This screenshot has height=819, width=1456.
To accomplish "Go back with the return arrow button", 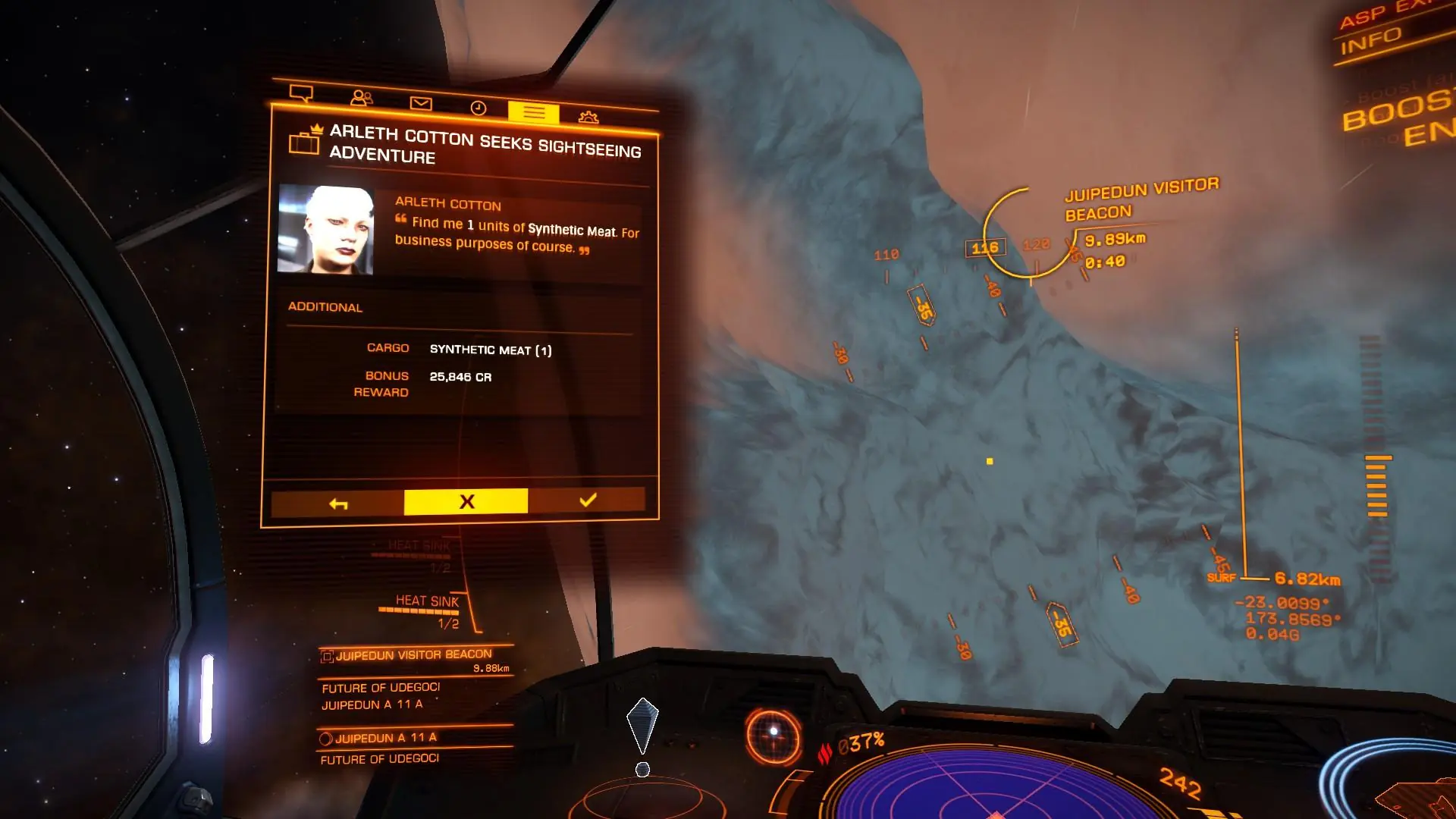I will [338, 504].
